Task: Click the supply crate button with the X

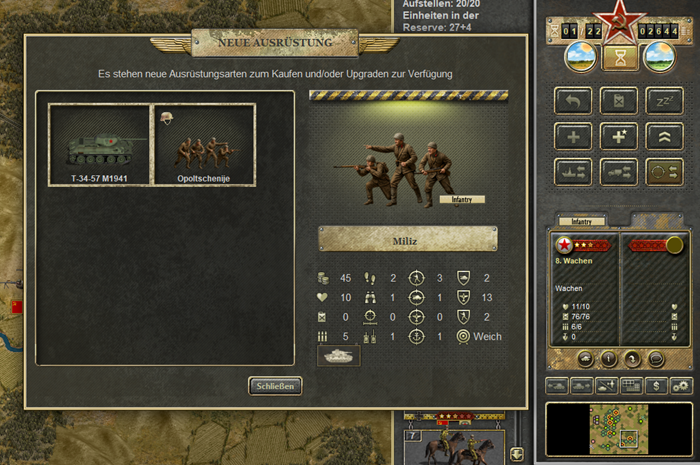Action: tap(619, 101)
